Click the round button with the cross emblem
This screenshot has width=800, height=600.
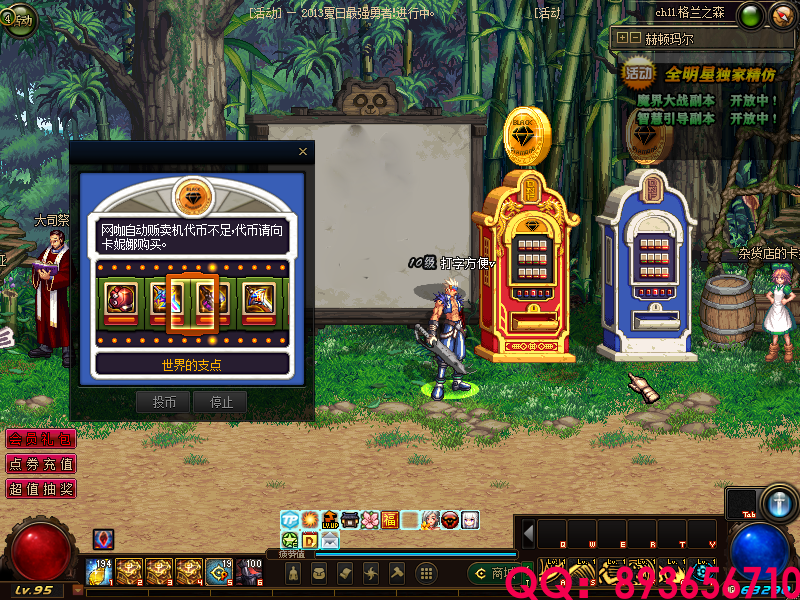pos(778,501)
